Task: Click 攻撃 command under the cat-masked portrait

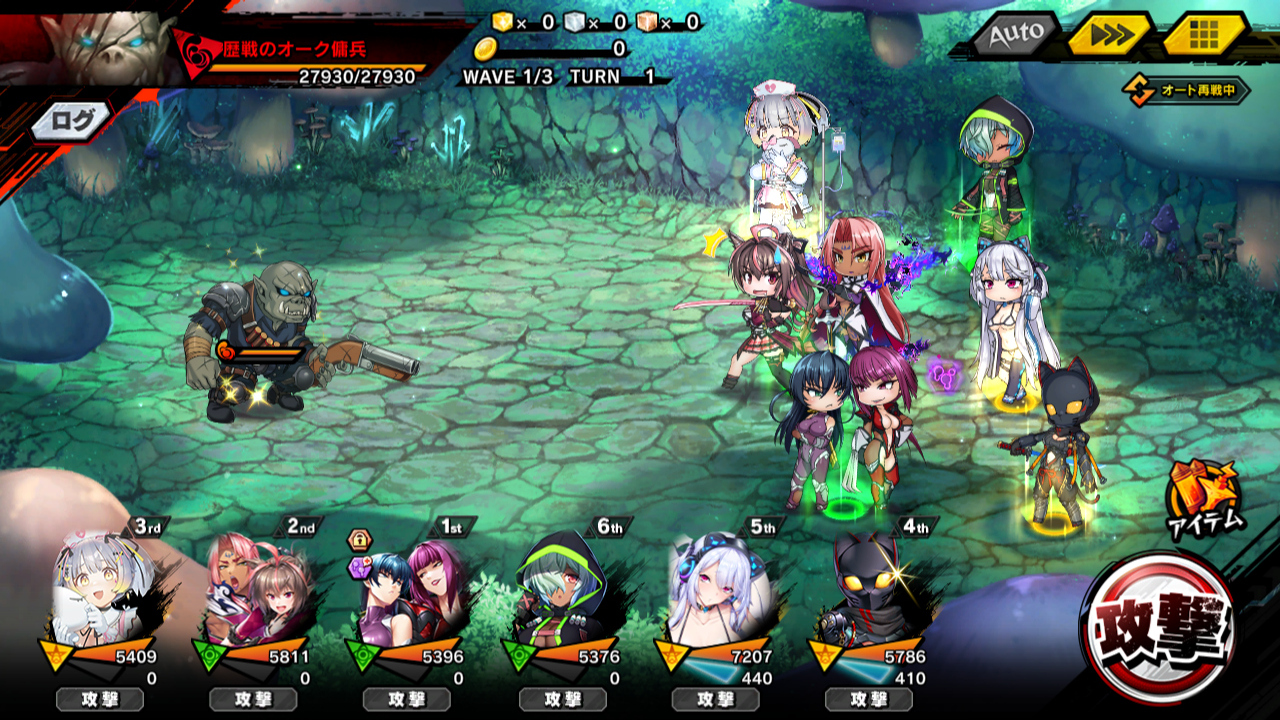Action: tap(868, 699)
